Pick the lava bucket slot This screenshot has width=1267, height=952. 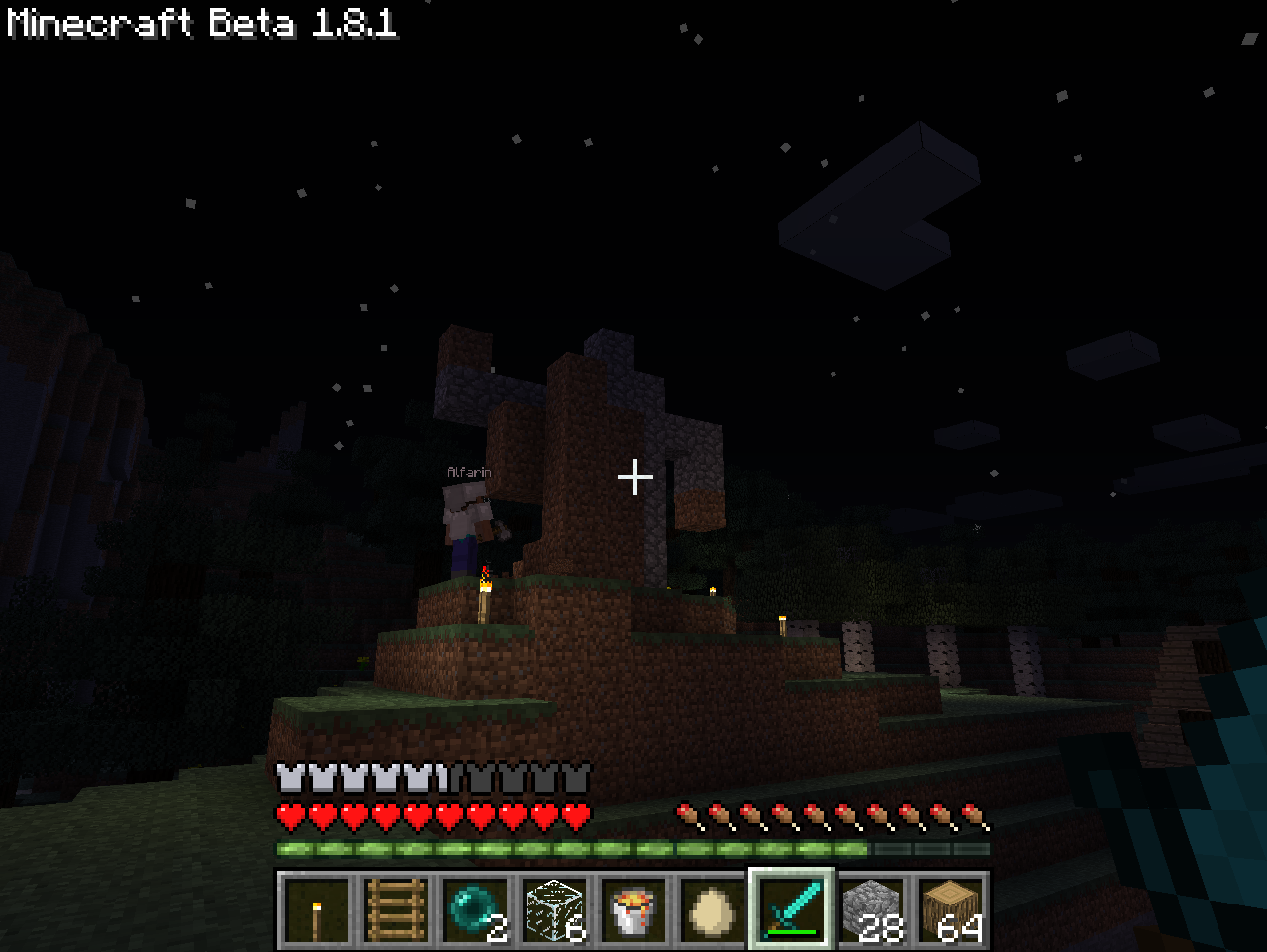click(633, 908)
